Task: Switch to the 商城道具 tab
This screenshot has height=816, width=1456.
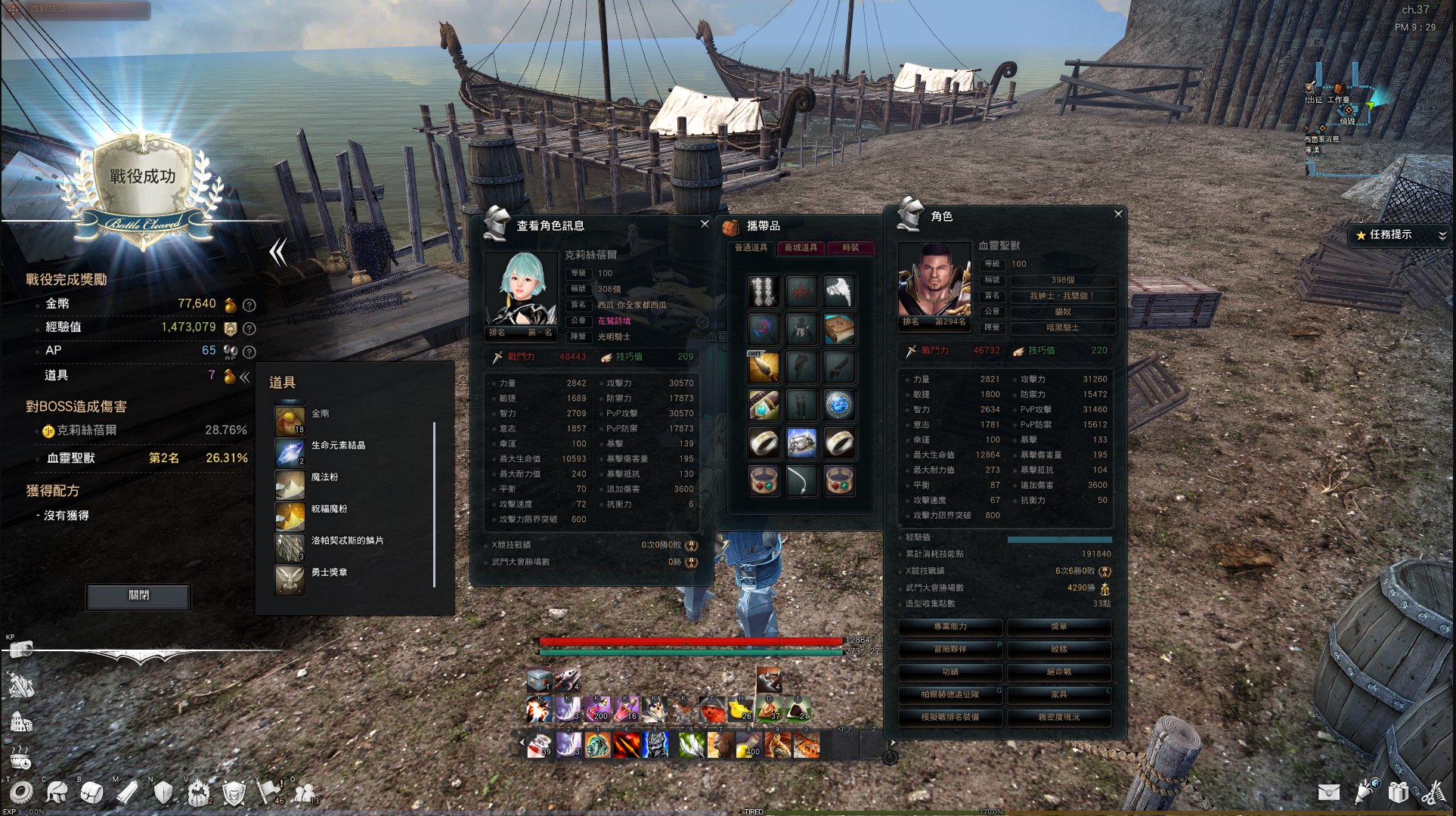Action: pos(801,248)
